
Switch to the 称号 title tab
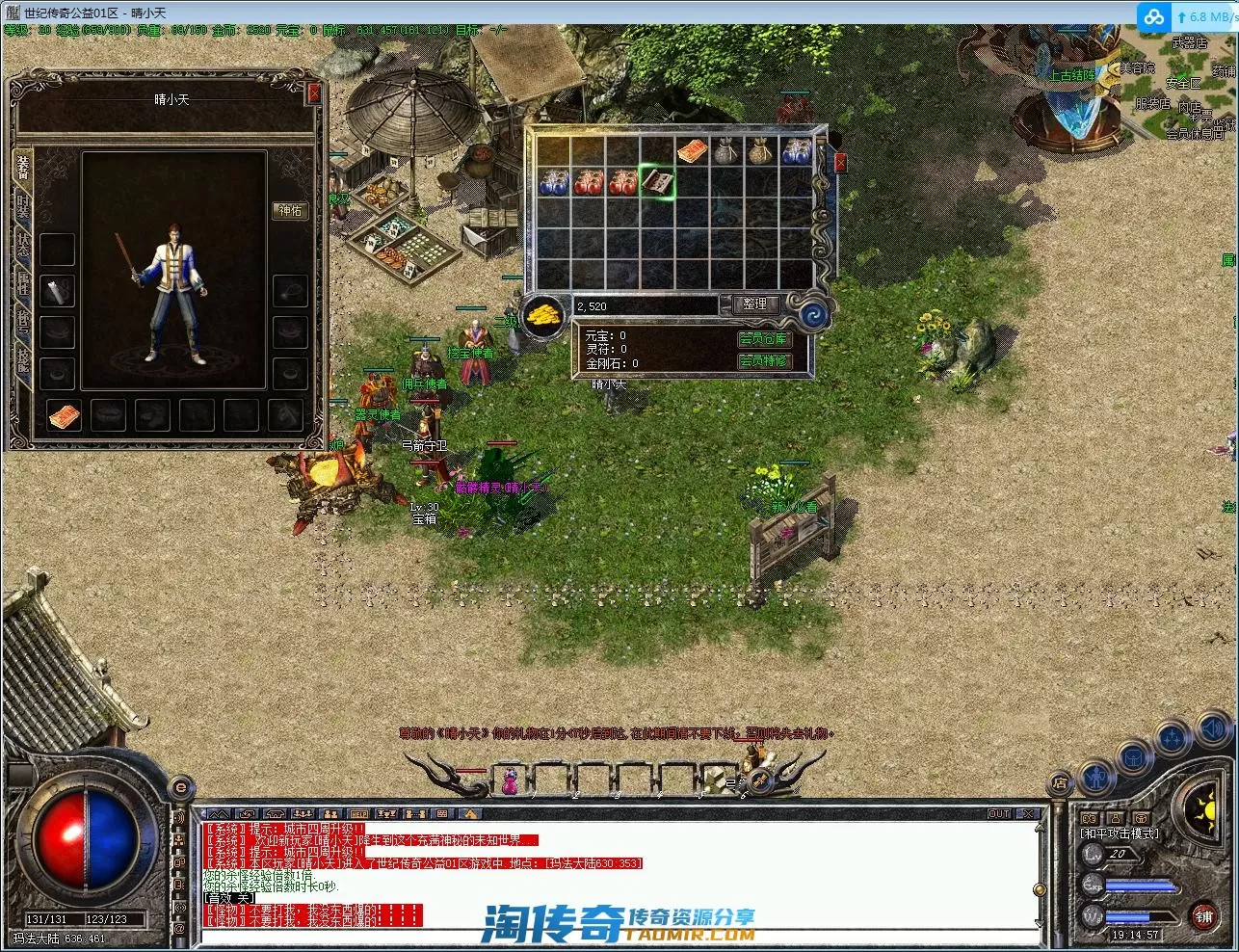point(23,320)
